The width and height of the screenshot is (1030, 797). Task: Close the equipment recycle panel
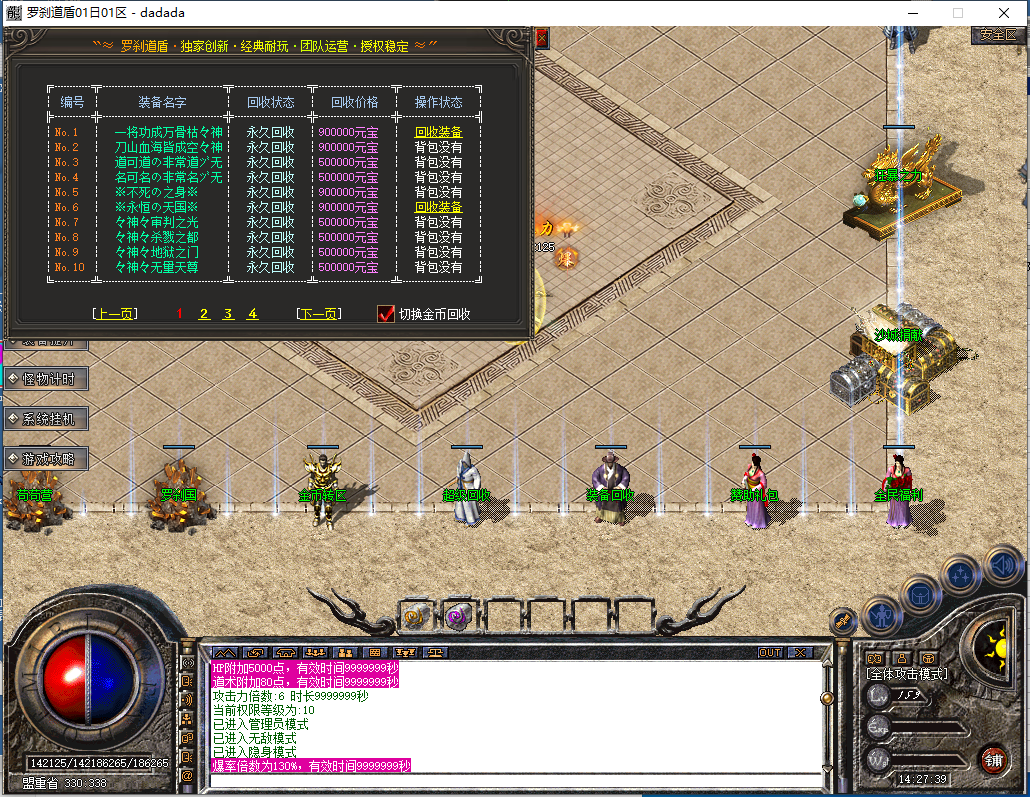point(542,39)
